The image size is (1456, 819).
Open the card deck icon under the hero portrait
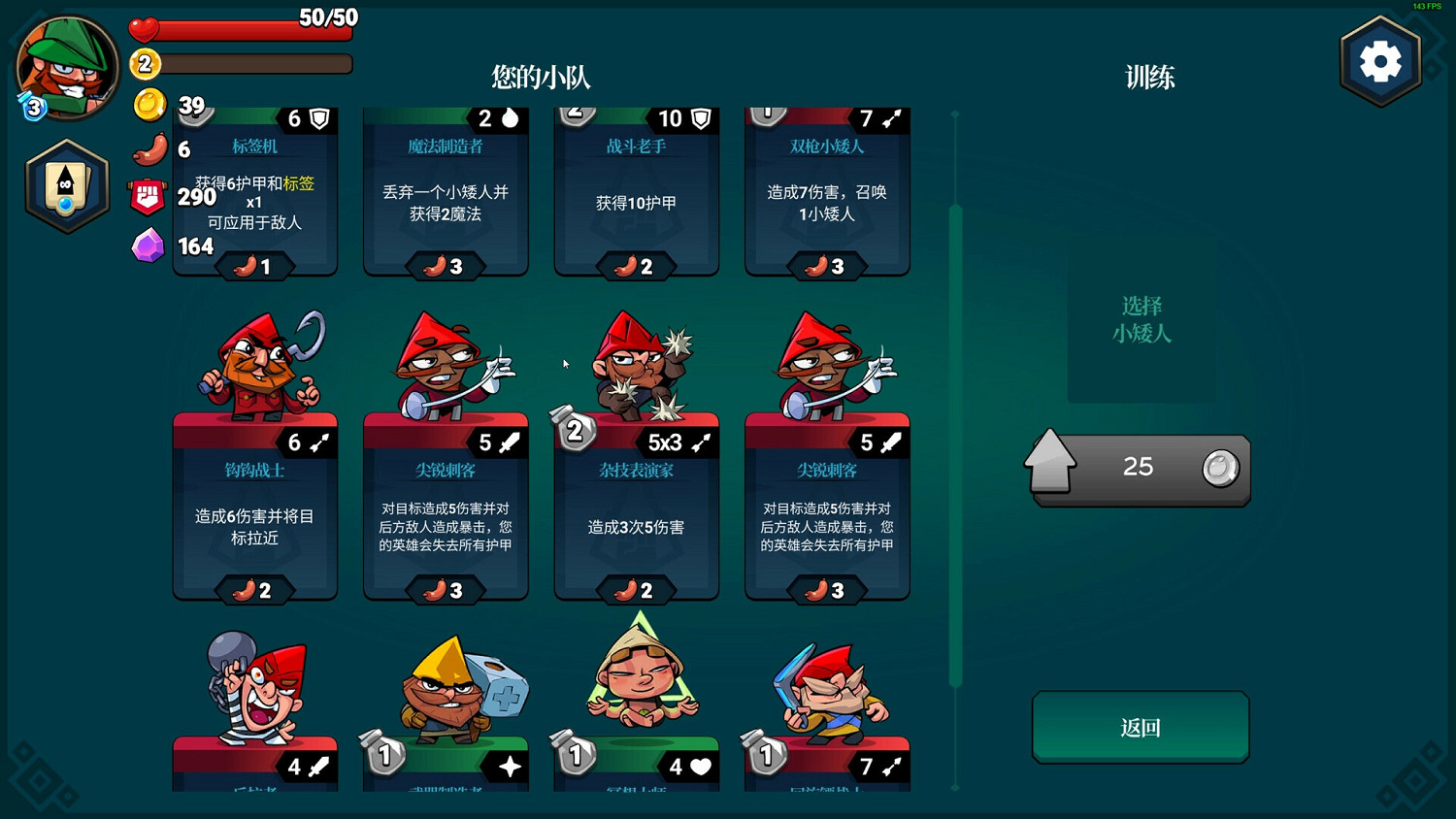66,185
